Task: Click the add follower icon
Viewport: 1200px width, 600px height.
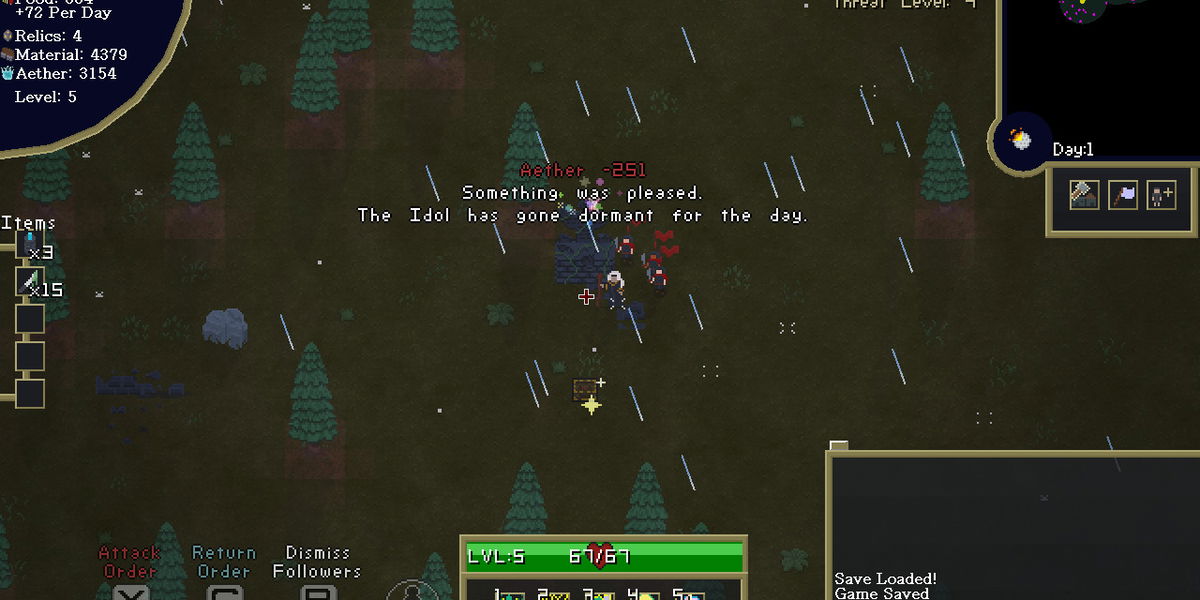Action: coord(1161,194)
